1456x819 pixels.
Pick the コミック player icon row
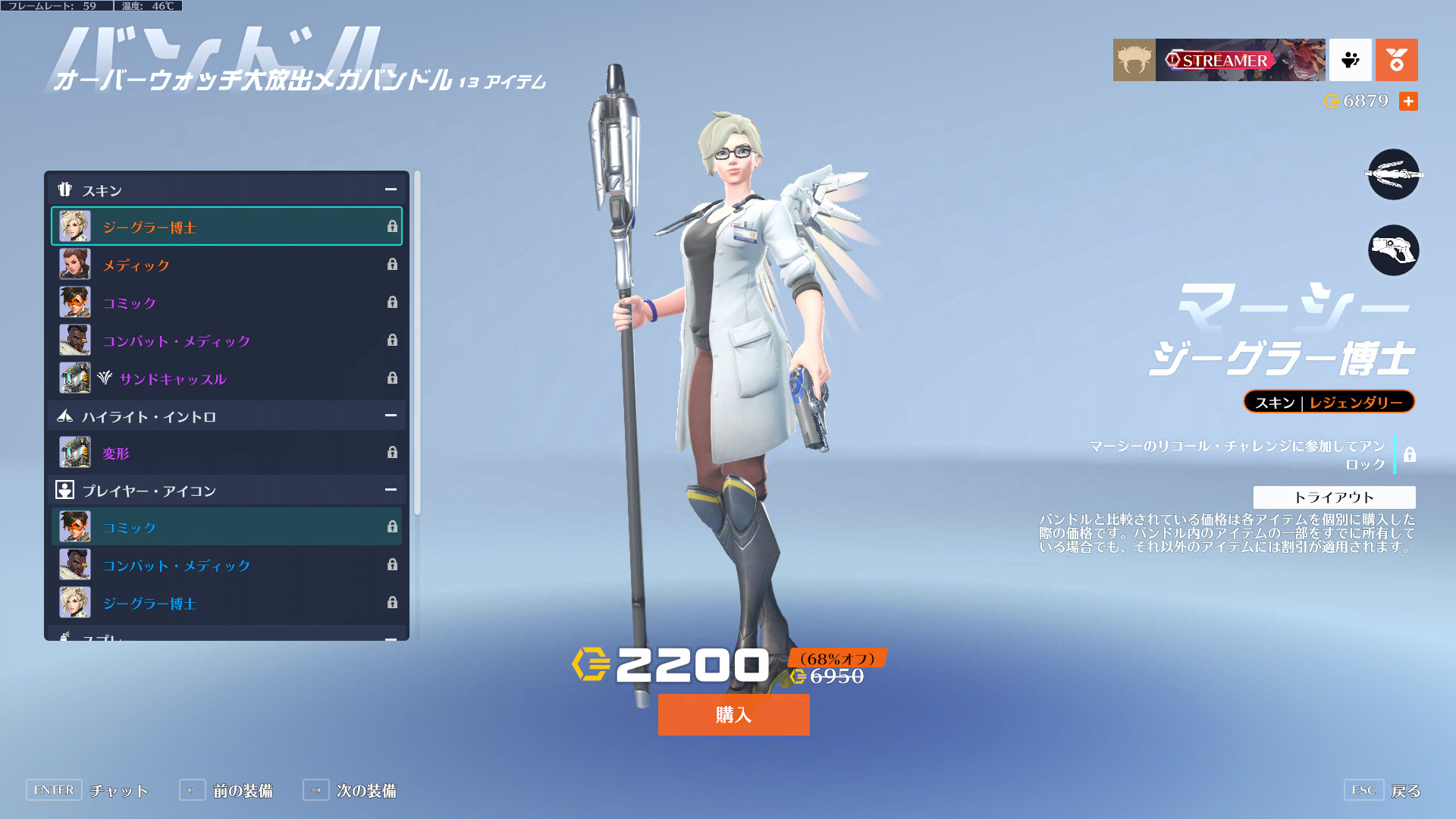[226, 527]
